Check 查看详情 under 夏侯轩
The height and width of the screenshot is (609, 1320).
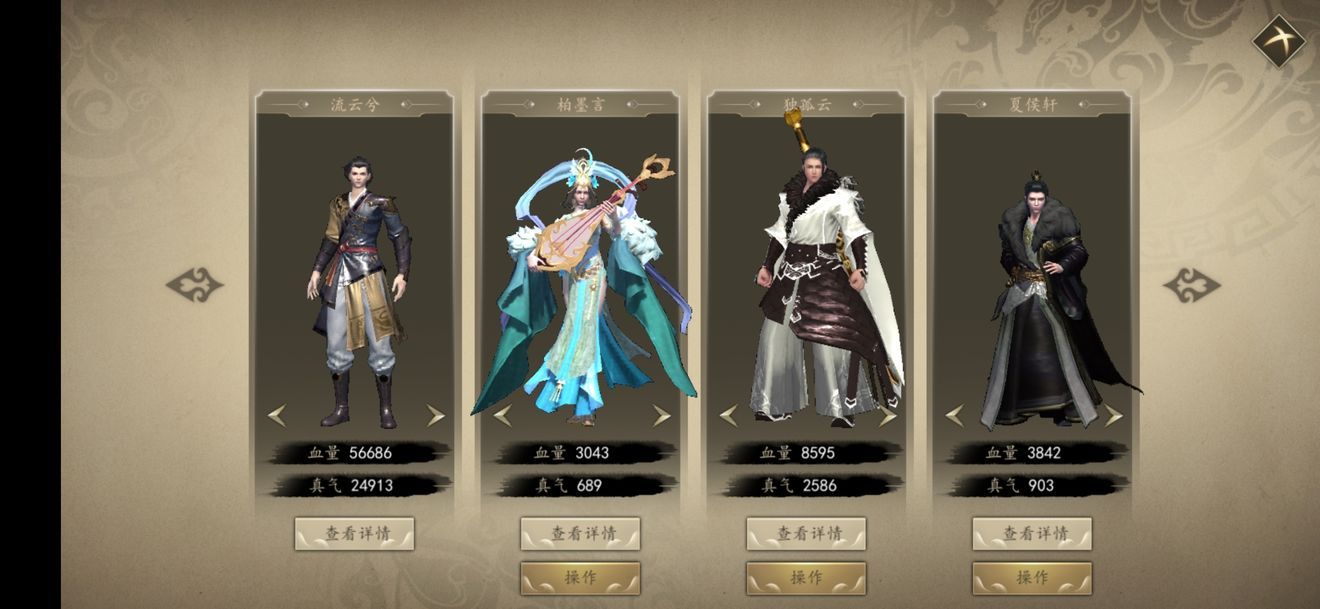[1032, 534]
